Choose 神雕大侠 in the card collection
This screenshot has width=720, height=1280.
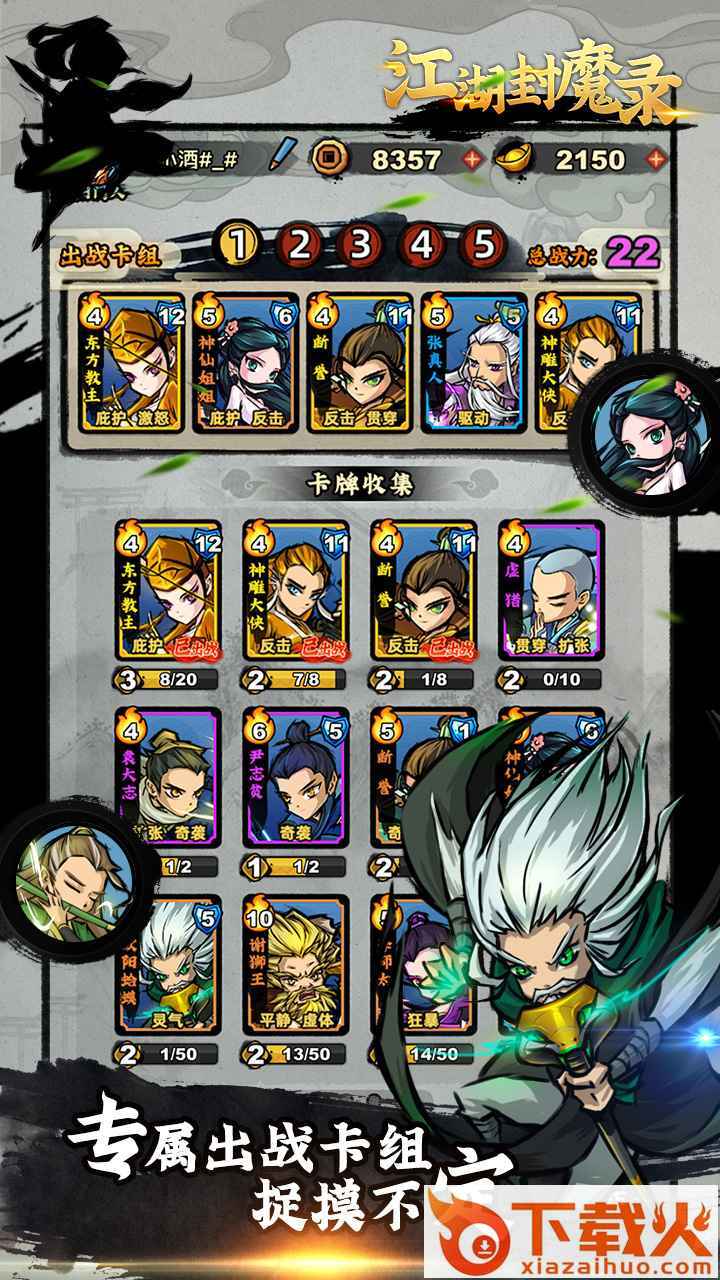pos(296,590)
